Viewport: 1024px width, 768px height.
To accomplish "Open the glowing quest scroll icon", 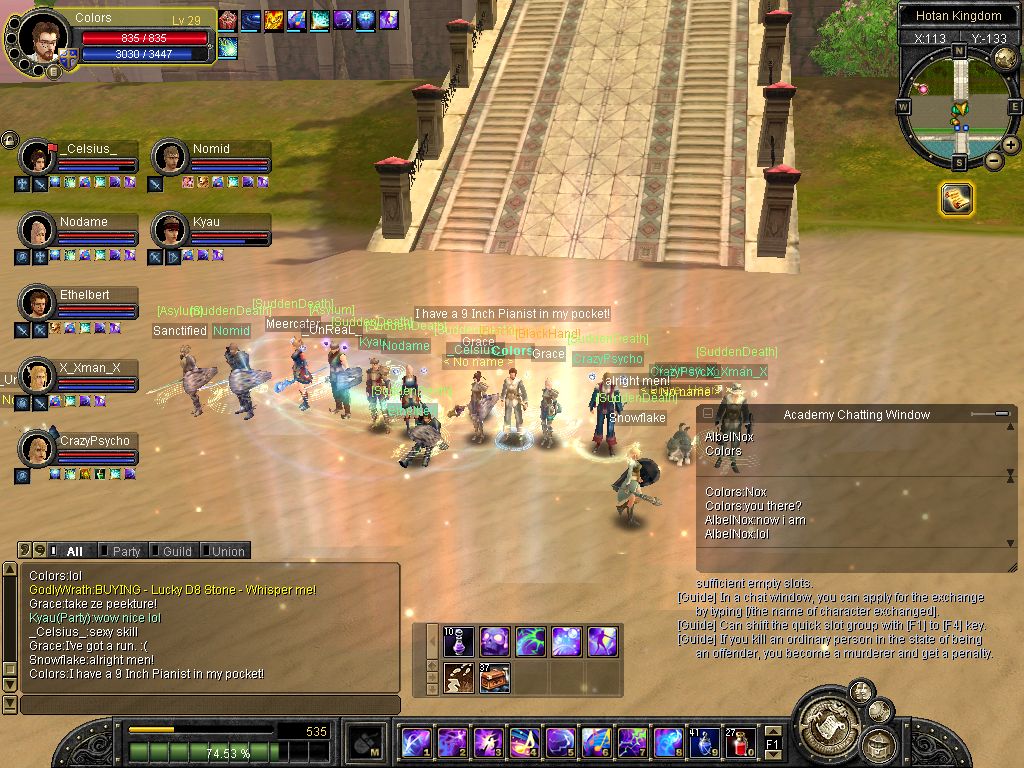I will coord(956,200).
